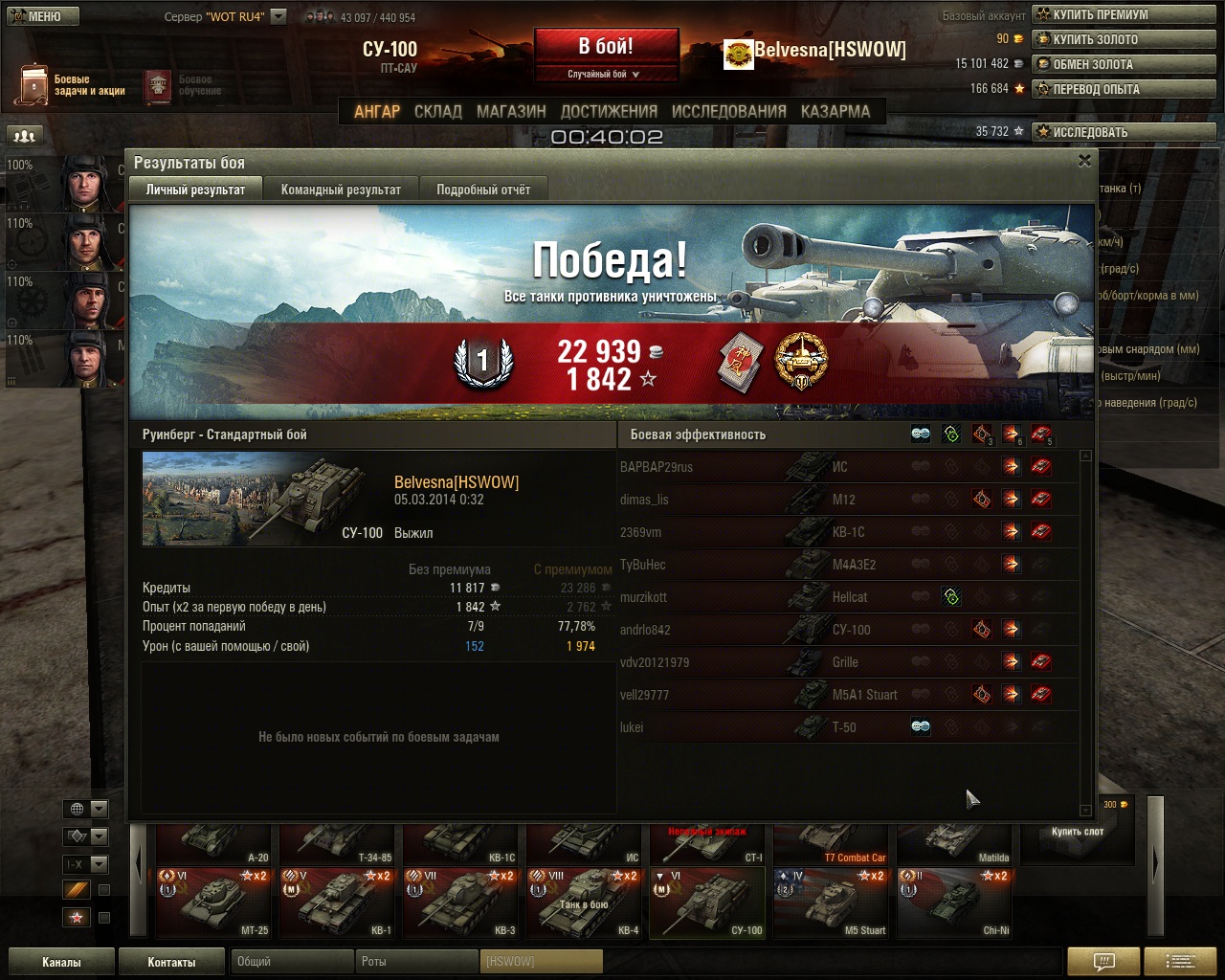This screenshot has width=1225, height=980.
Task: Open the МЕНЮ button
Action: coord(43,16)
